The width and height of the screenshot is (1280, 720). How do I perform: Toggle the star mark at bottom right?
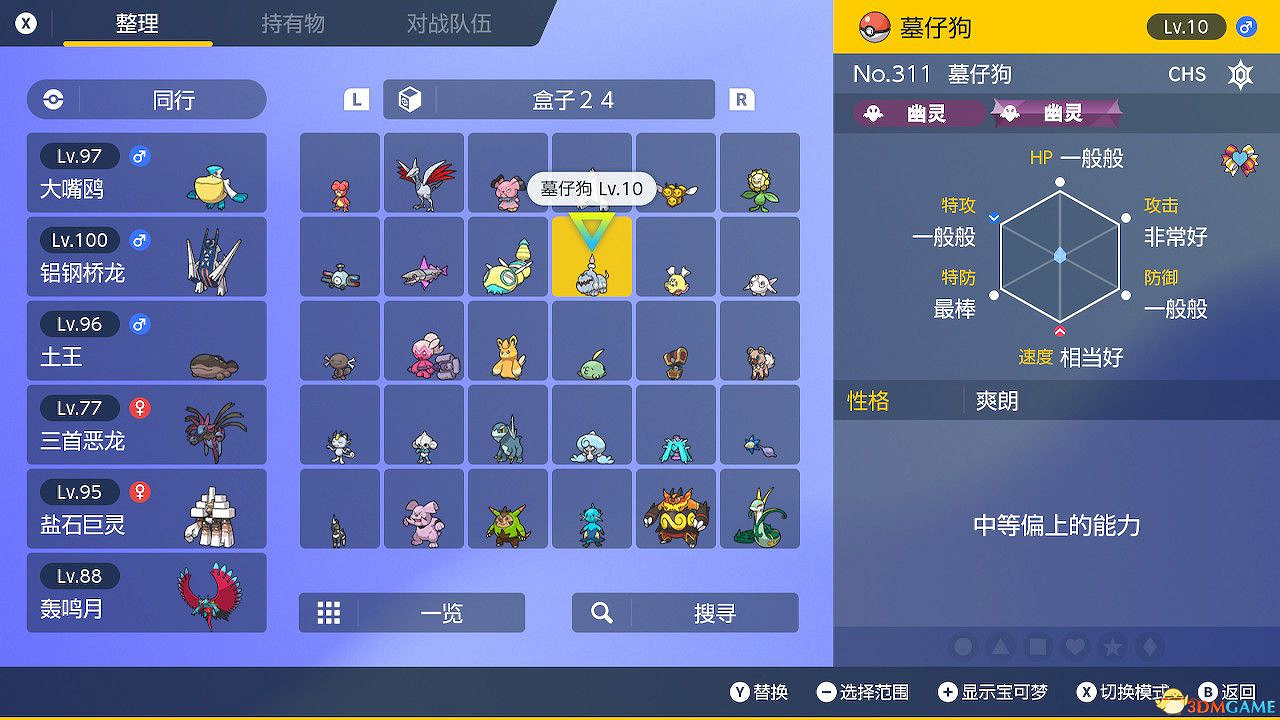click(x=1113, y=647)
